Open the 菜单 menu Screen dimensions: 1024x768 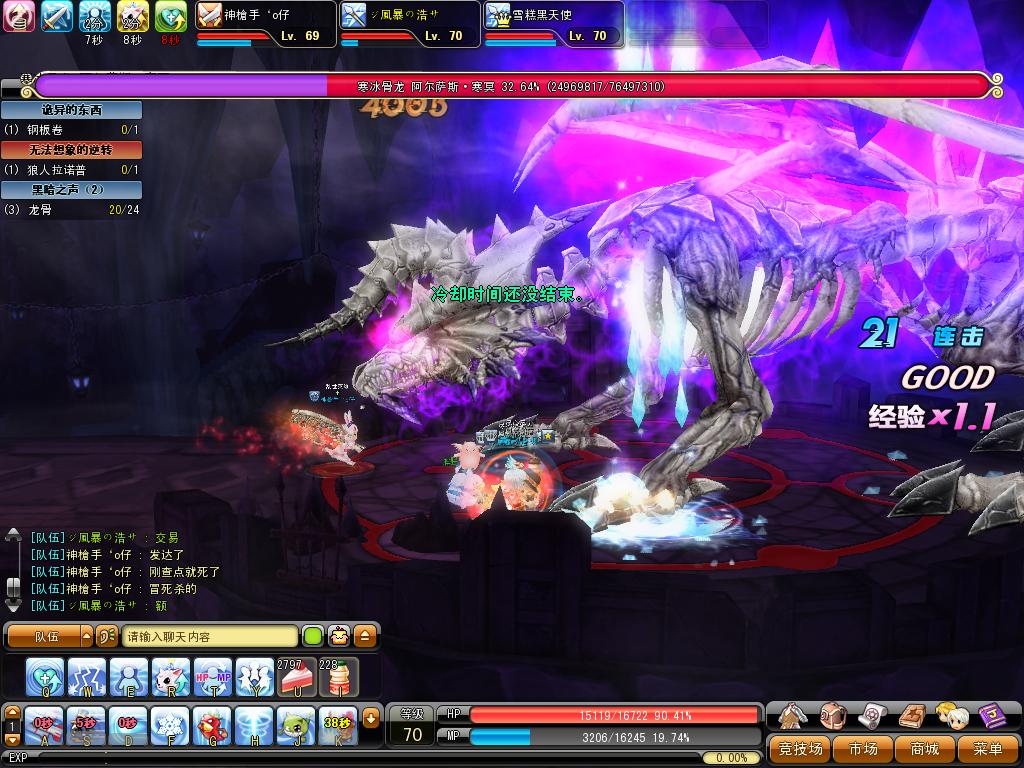pos(985,748)
